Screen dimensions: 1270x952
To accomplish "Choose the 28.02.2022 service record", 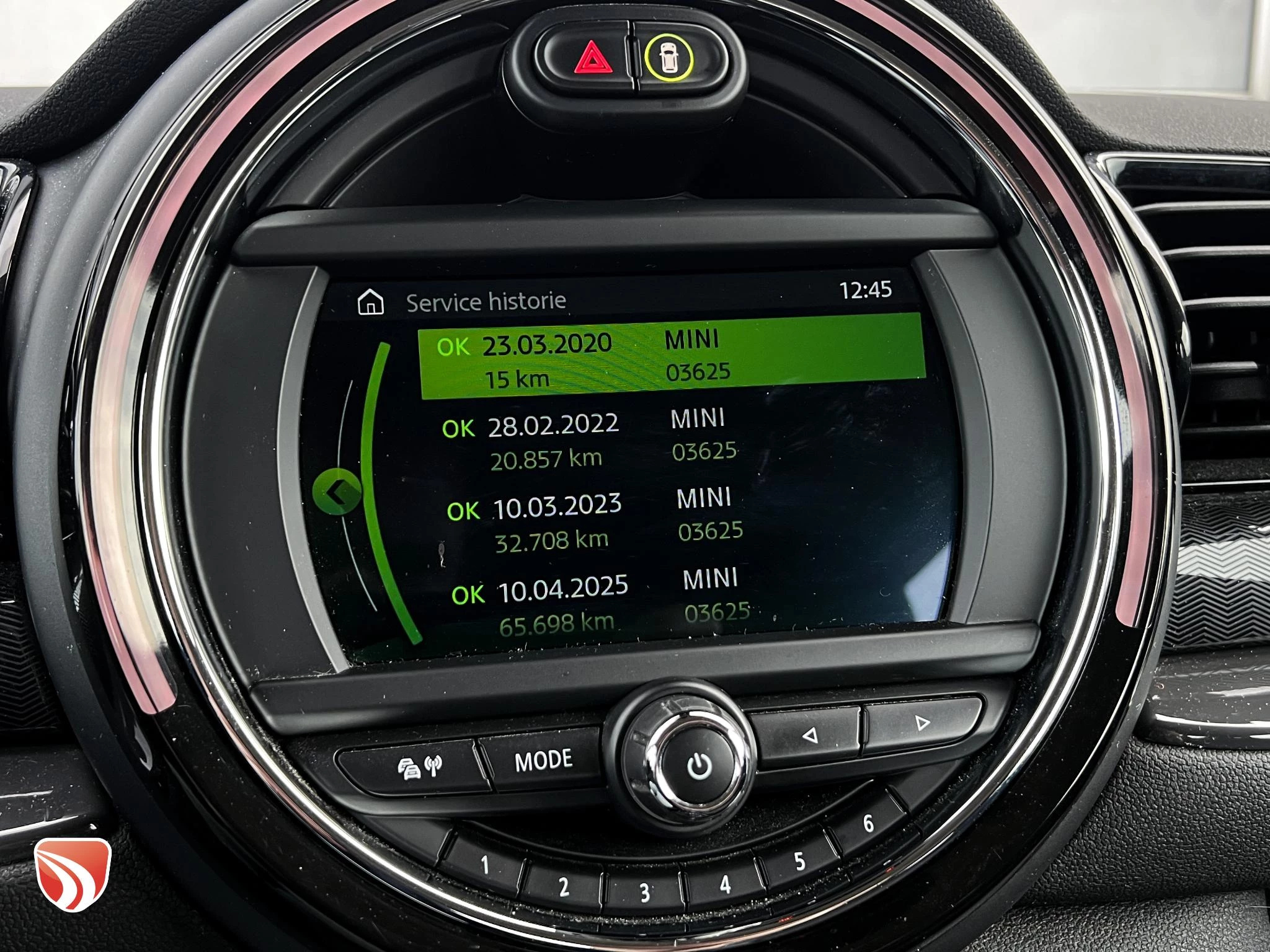I will point(589,440).
